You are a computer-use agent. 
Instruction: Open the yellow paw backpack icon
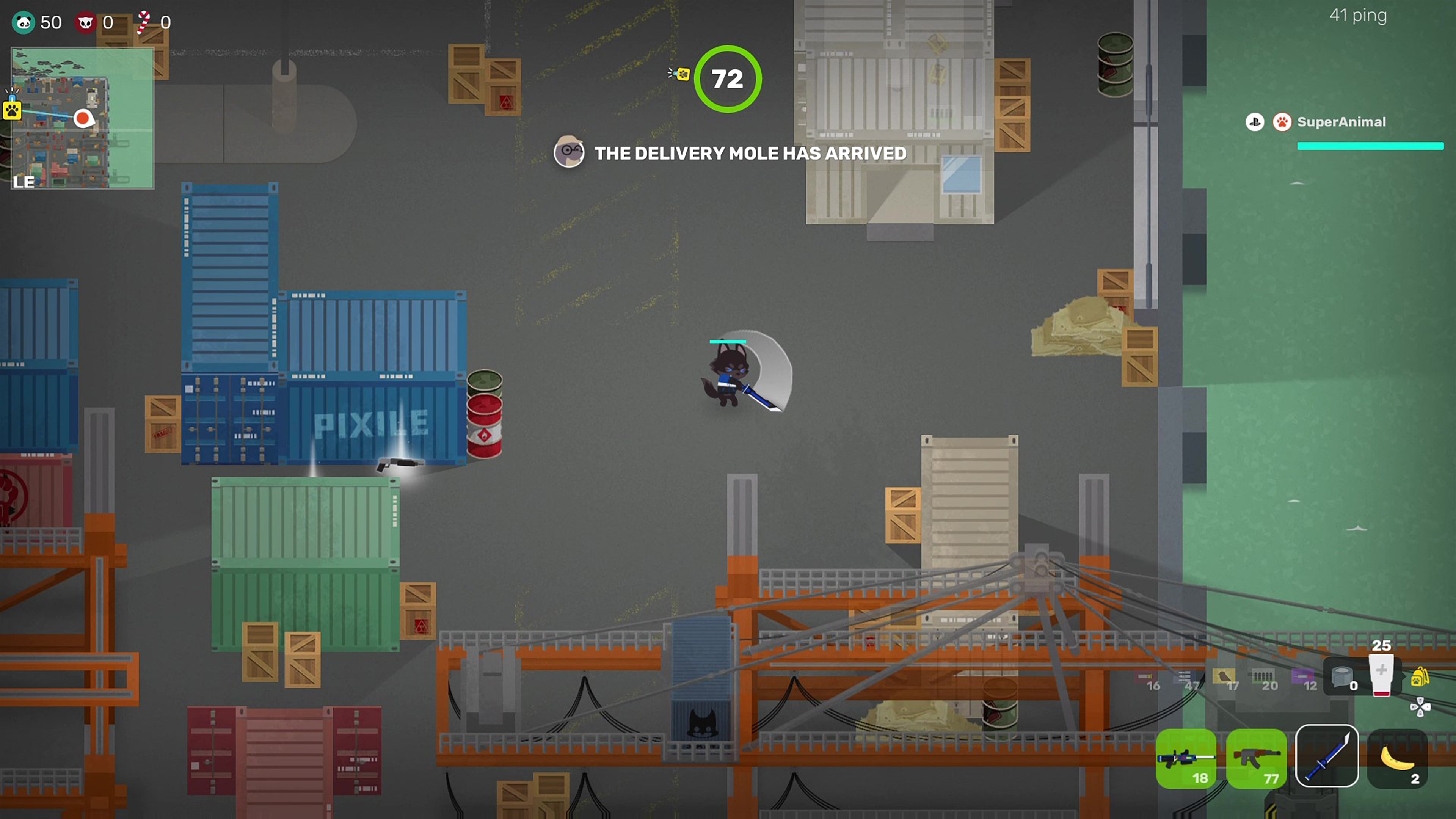pyautogui.click(x=1421, y=676)
